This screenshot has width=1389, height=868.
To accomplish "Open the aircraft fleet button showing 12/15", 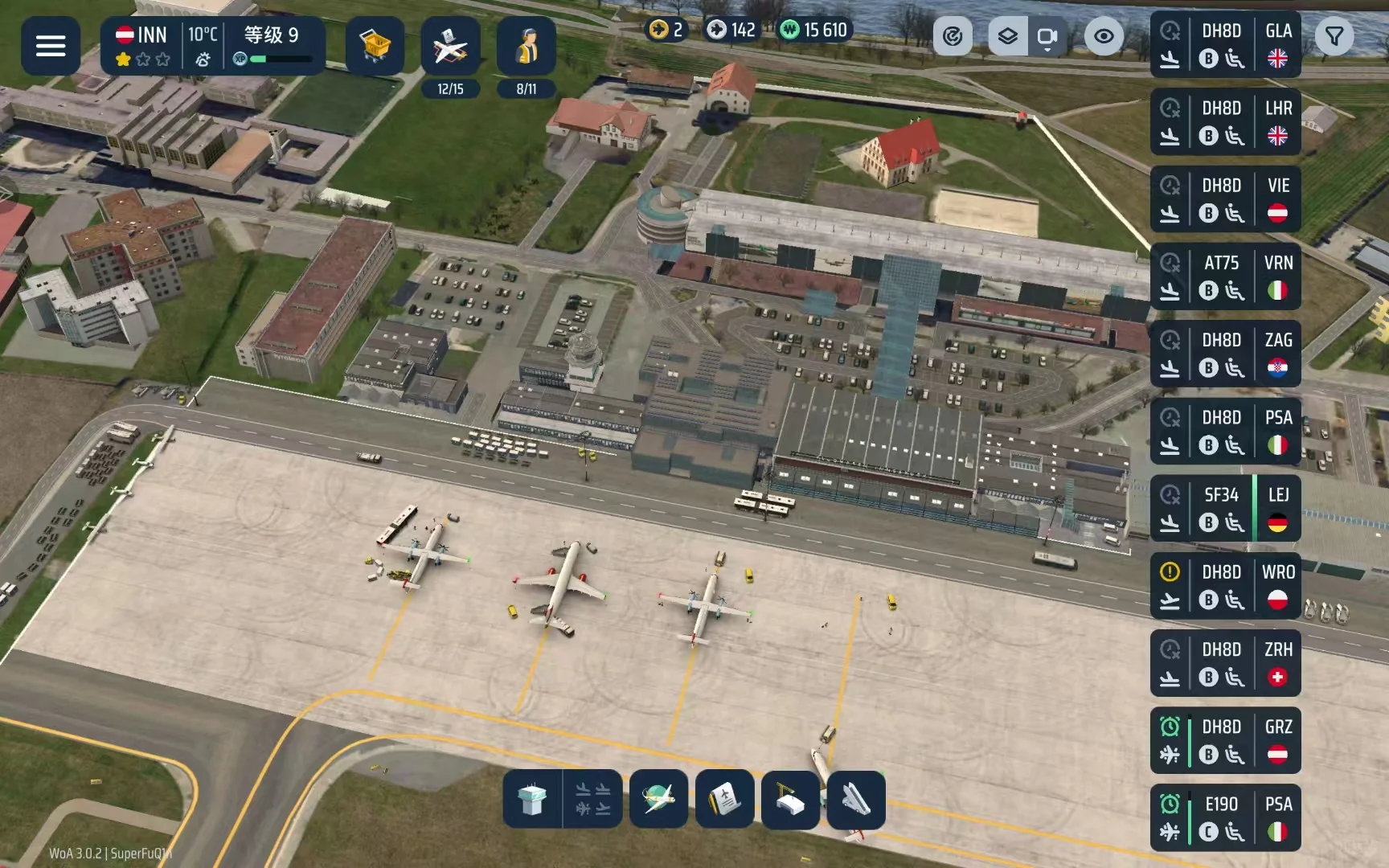I will pyautogui.click(x=450, y=47).
